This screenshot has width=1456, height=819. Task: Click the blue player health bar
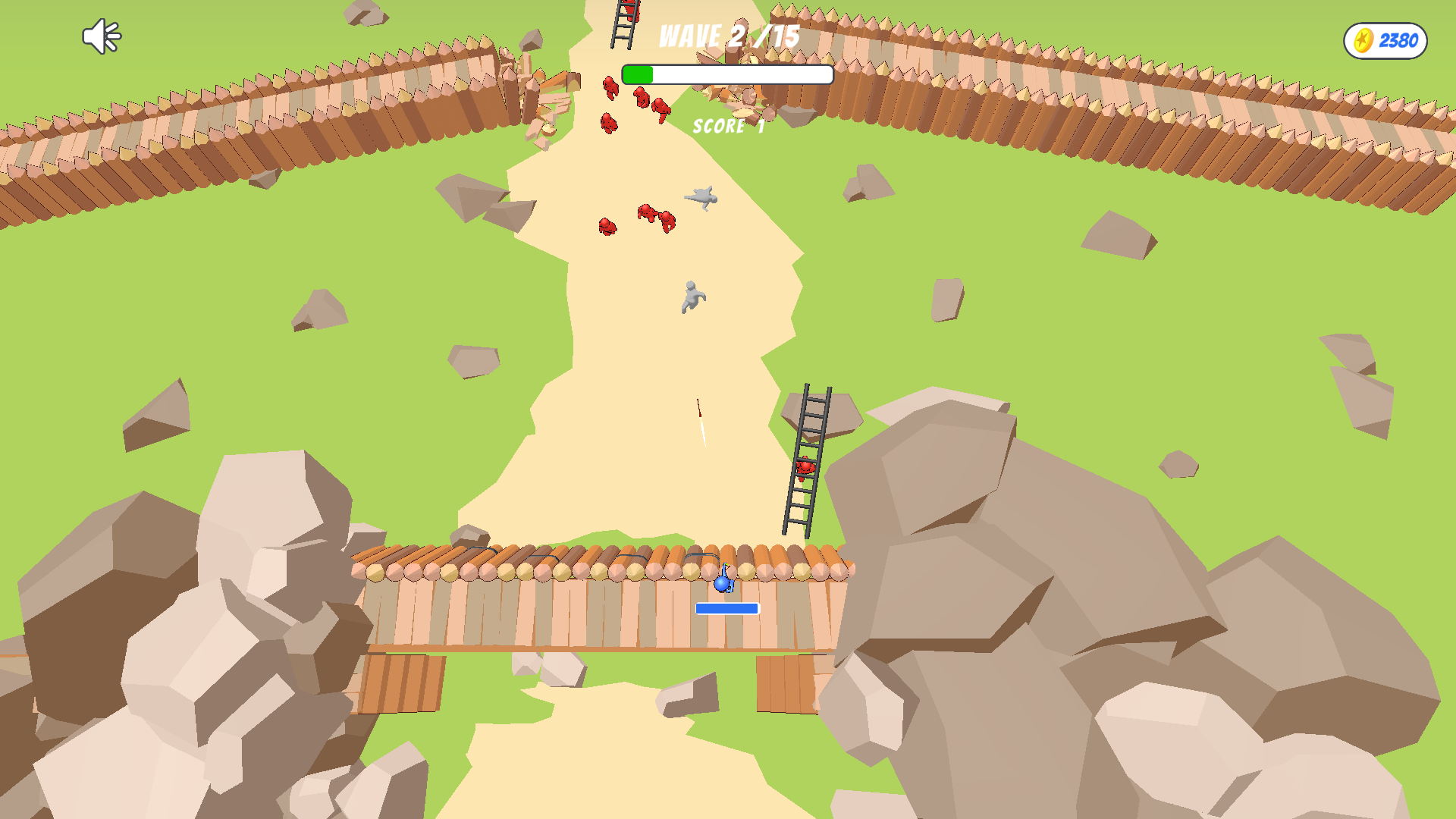[x=726, y=607]
